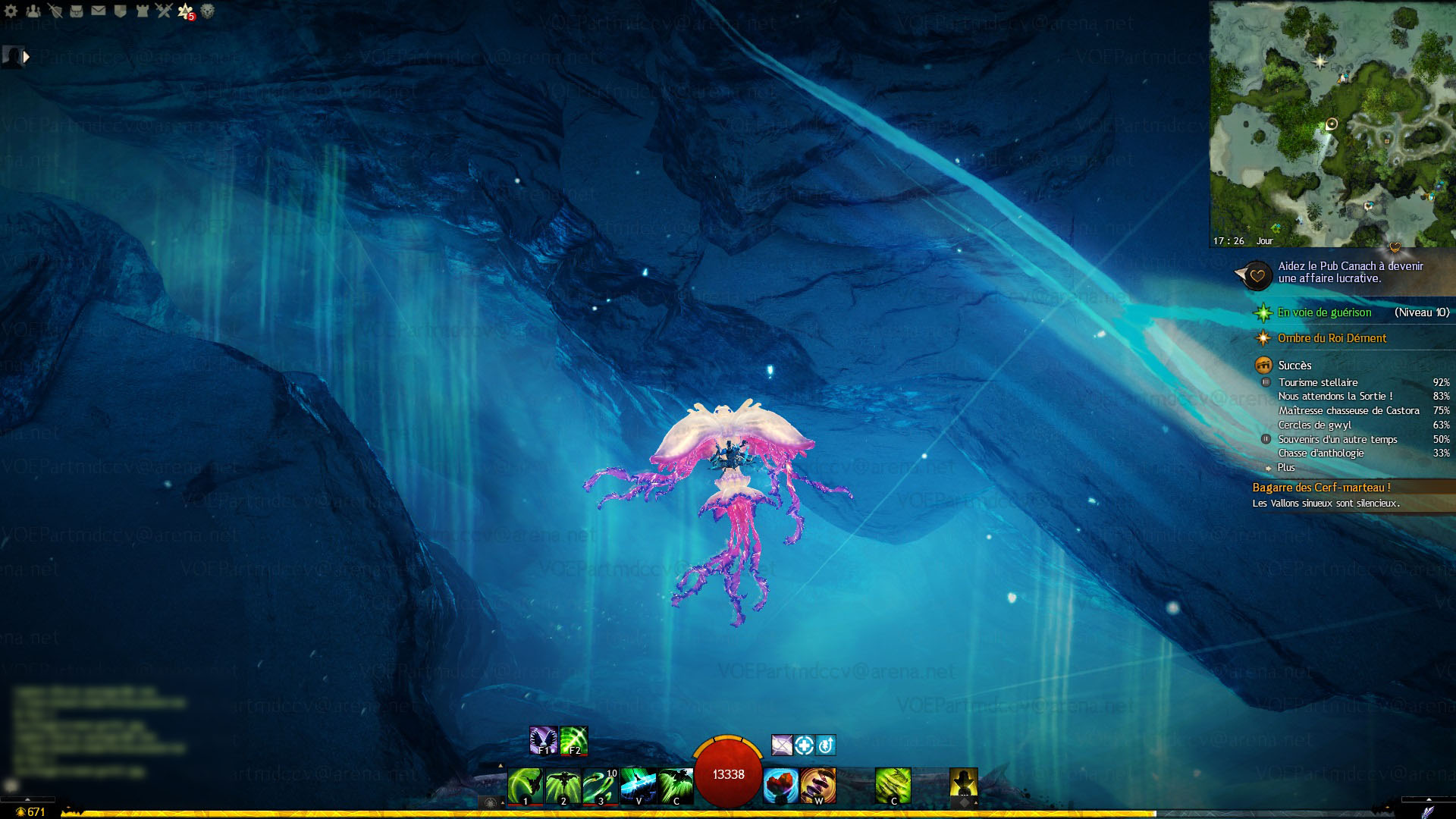Open the inventory bag icon

(77, 11)
